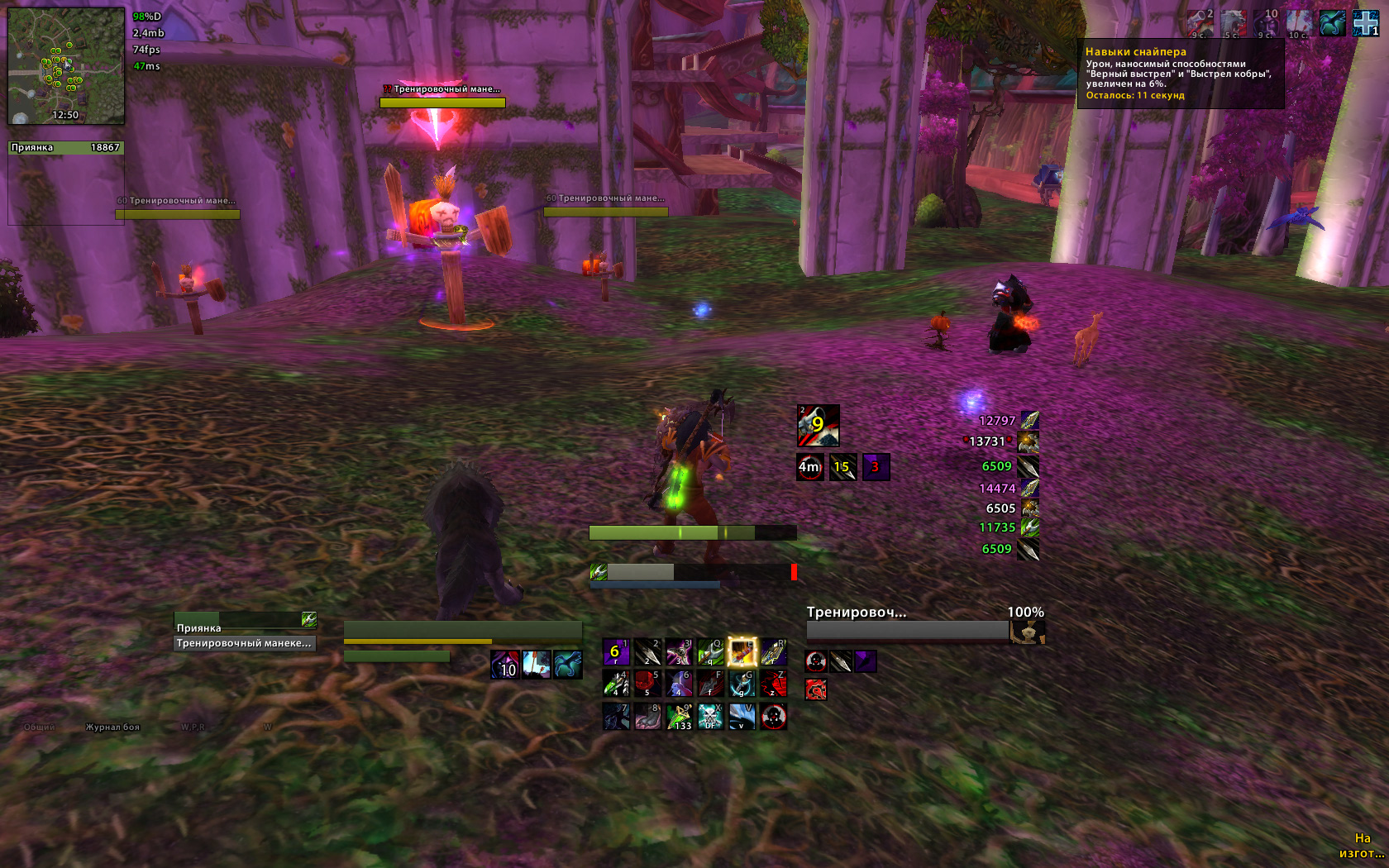Select the blue cross buff icon
Viewport: 1389px width, 868px height.
(1365, 23)
